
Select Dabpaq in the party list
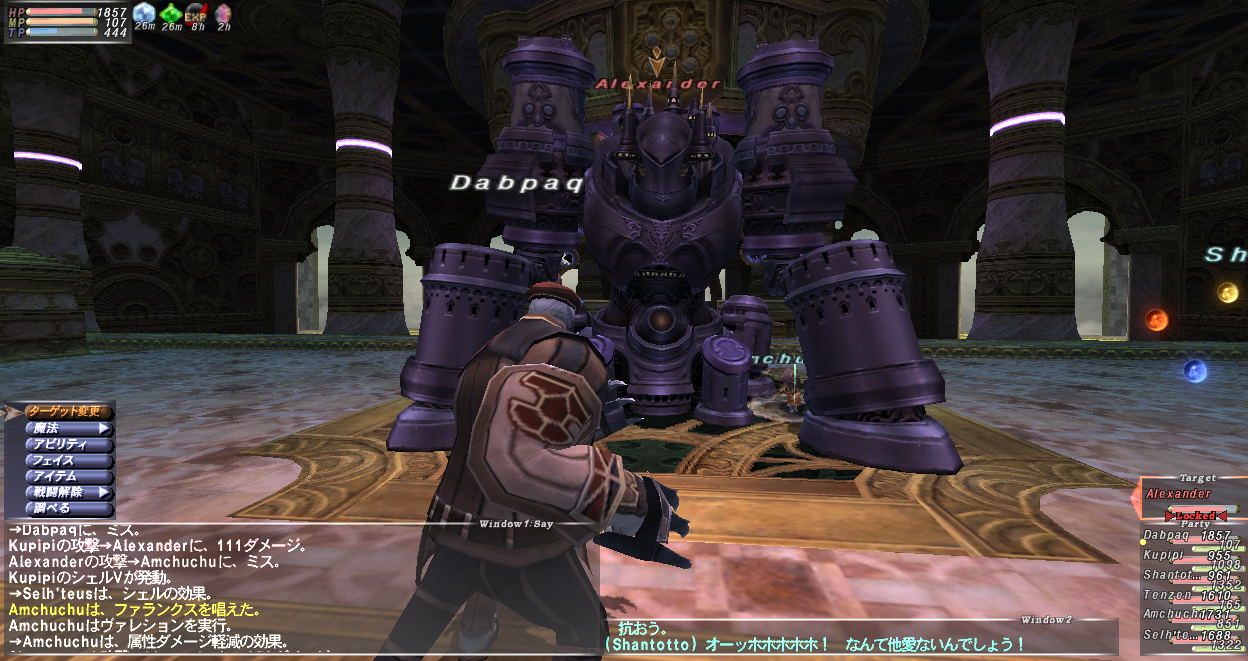[x=1192, y=537]
